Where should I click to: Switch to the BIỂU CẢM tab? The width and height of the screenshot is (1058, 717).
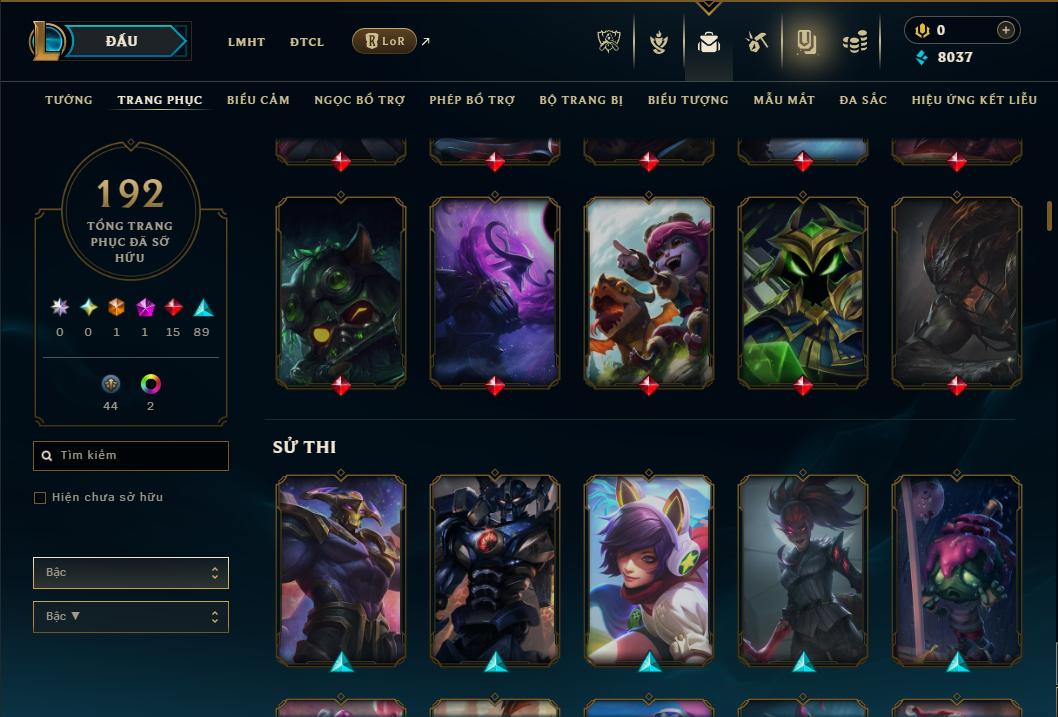pyautogui.click(x=258, y=100)
